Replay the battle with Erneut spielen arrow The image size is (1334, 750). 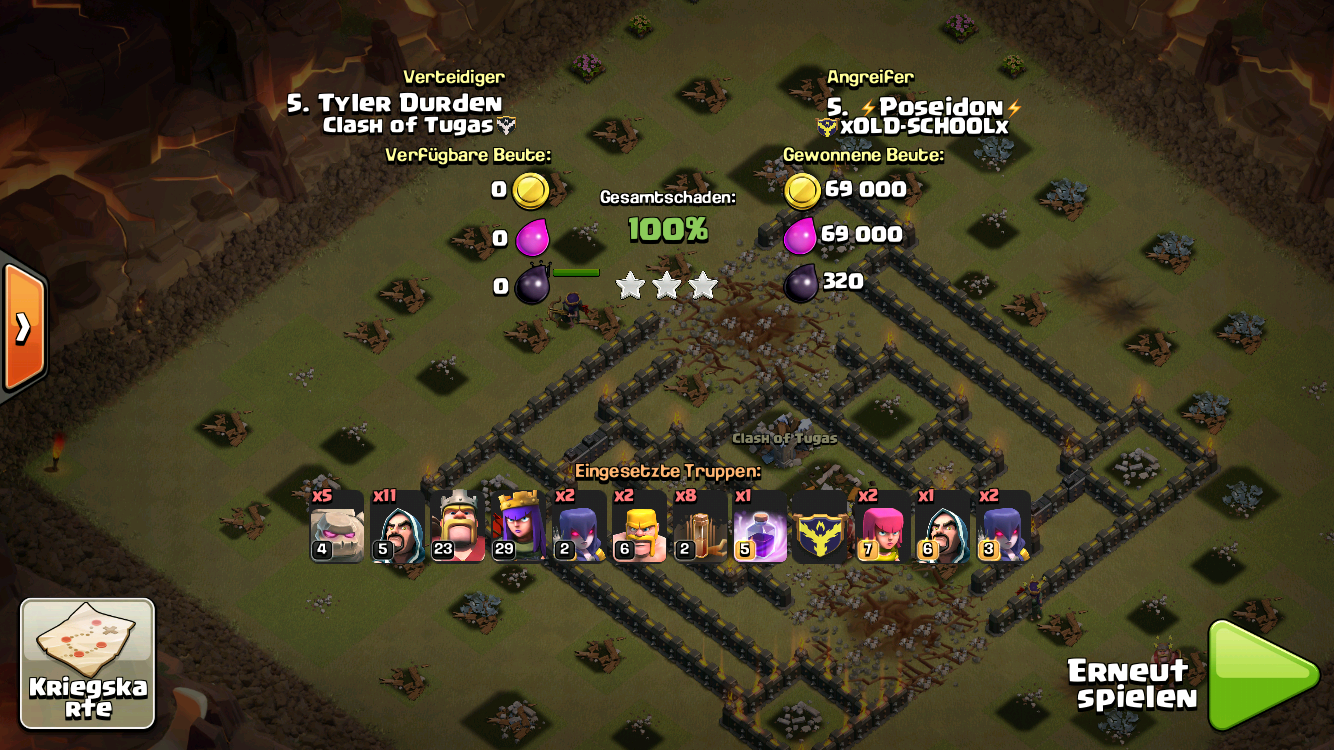[1263, 675]
